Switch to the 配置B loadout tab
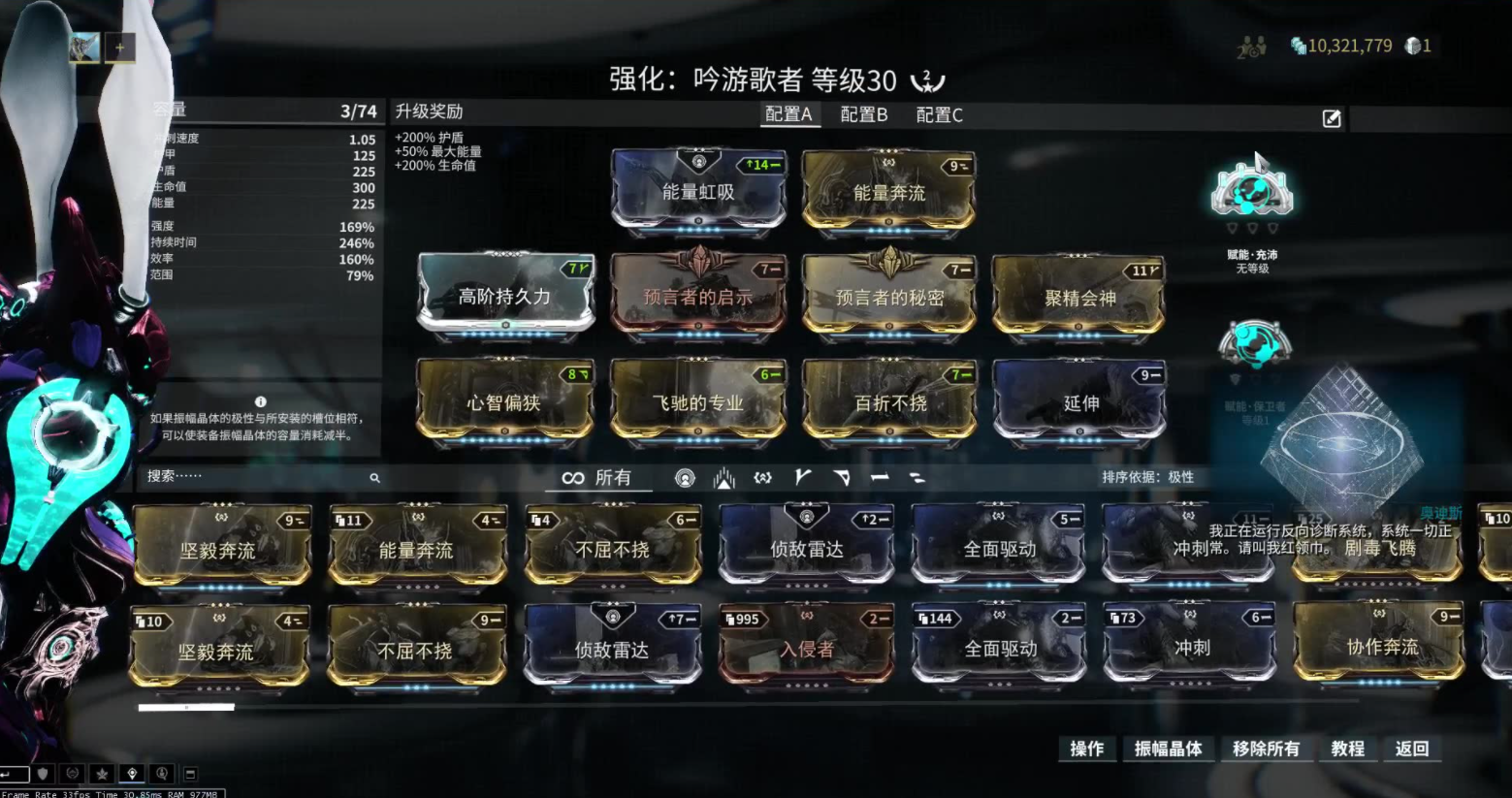 coord(863,114)
